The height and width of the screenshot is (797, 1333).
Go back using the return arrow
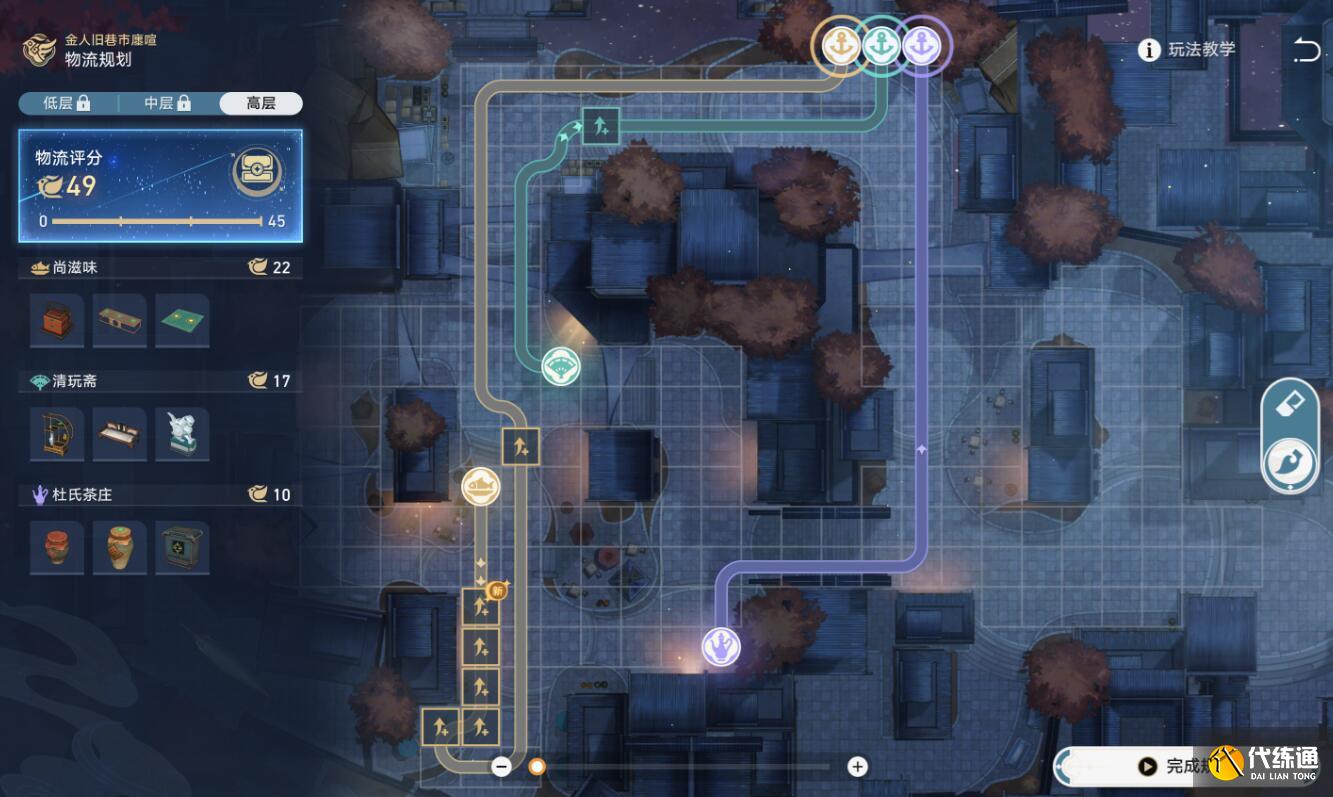(x=1306, y=50)
